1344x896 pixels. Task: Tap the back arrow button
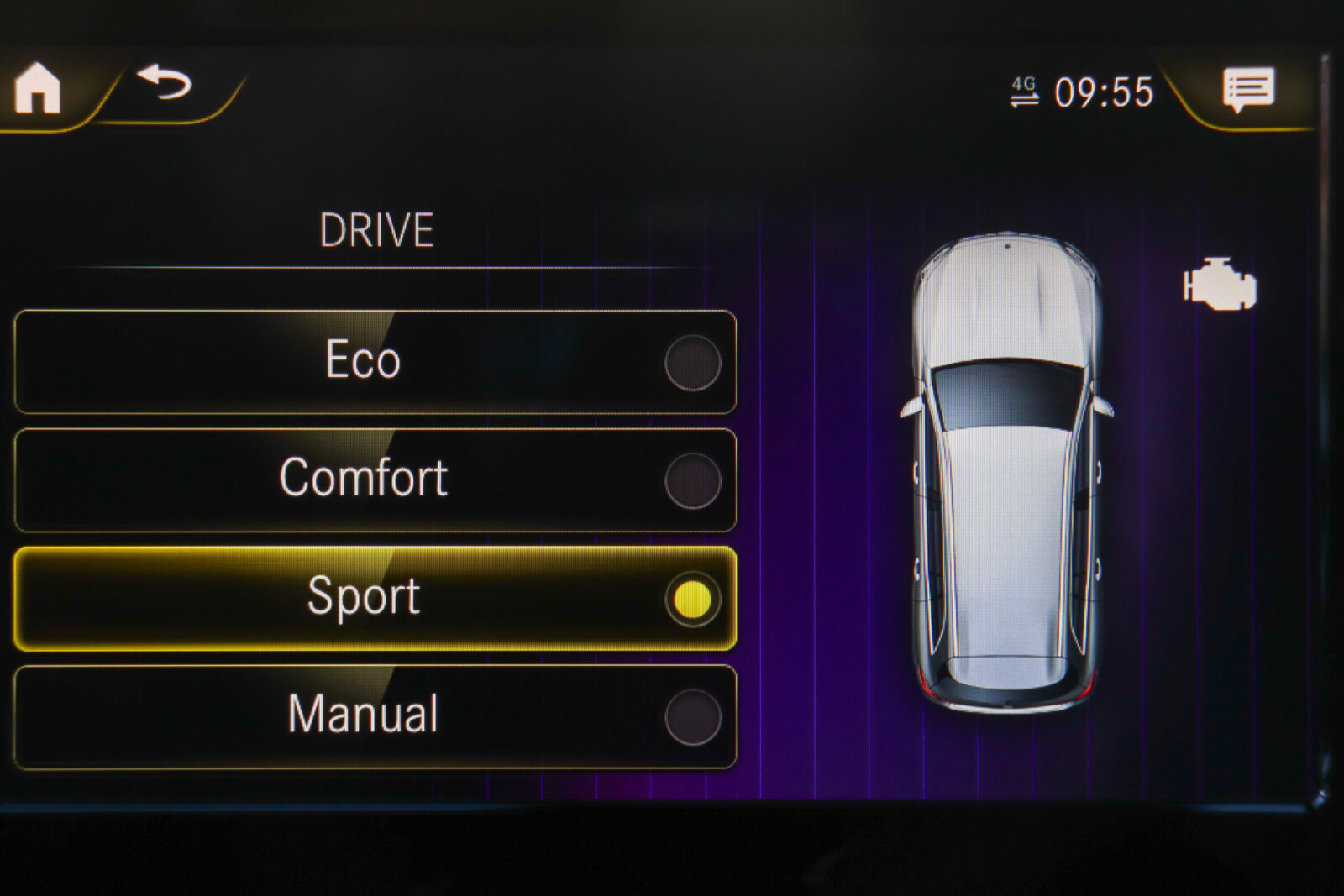click(x=165, y=83)
